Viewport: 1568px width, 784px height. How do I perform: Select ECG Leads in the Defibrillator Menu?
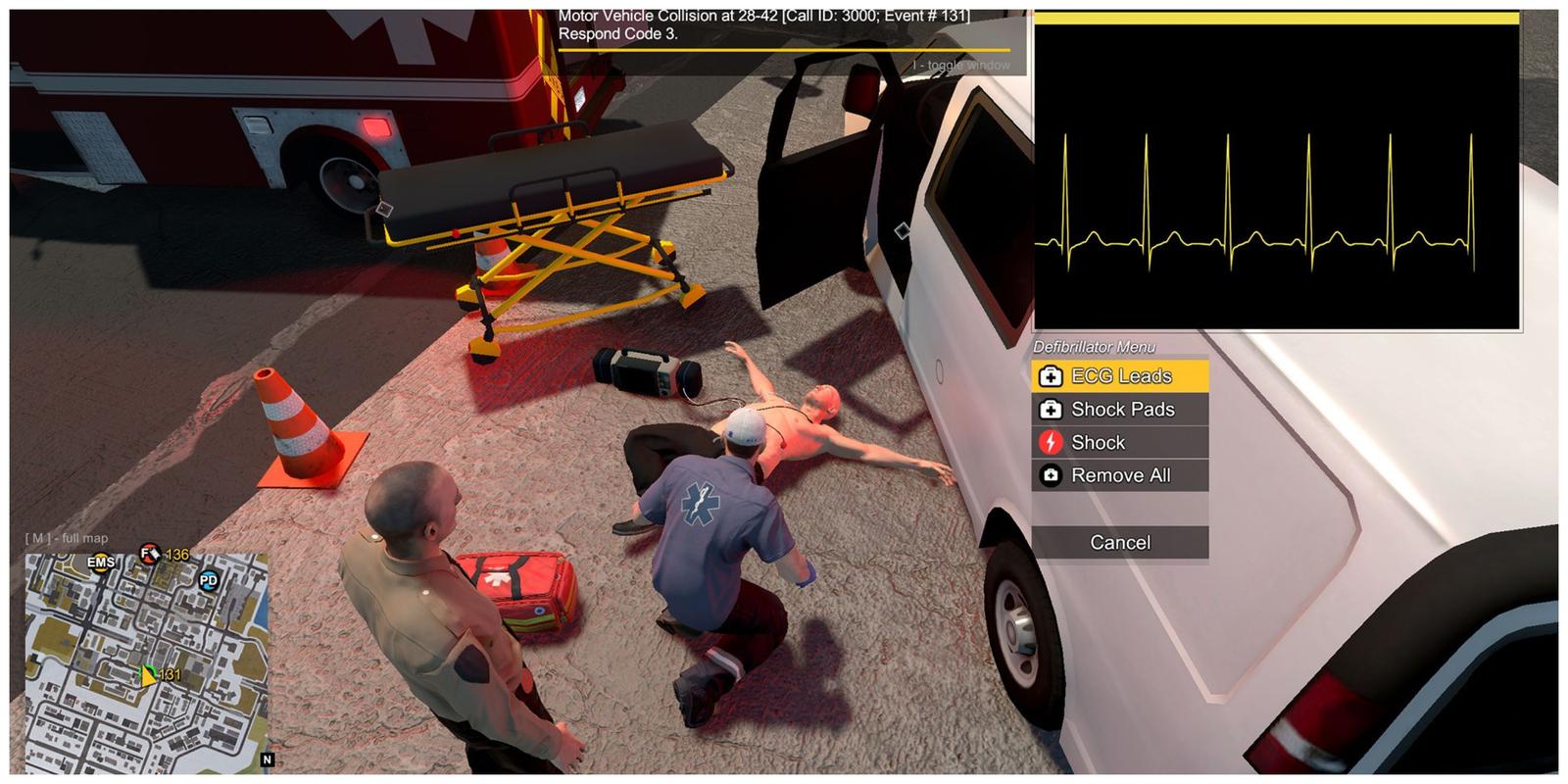point(1120,376)
